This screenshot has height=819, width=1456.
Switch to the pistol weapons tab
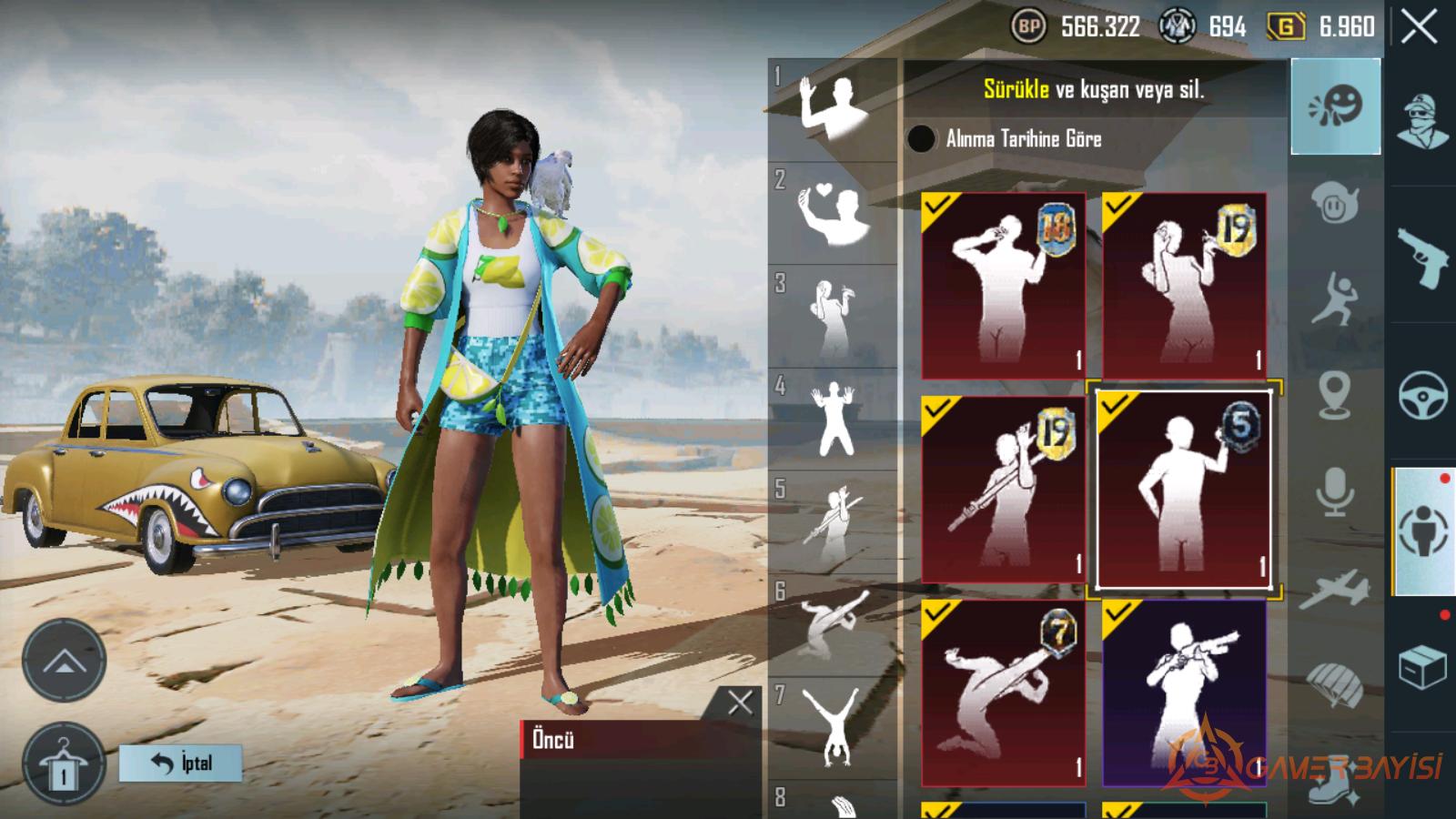click(1423, 257)
